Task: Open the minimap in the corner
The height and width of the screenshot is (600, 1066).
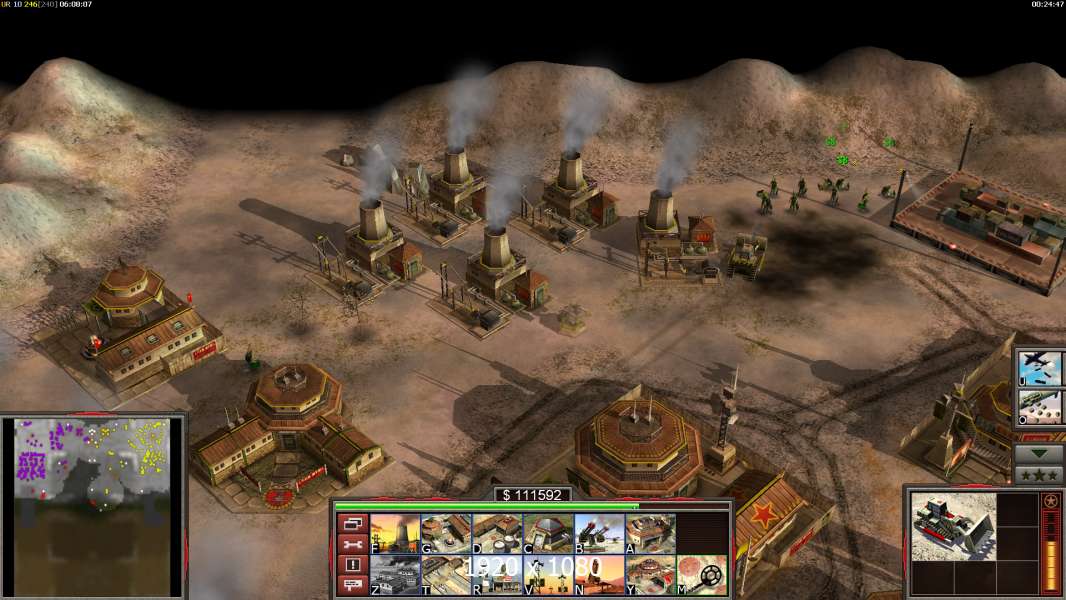Action: click(93, 507)
